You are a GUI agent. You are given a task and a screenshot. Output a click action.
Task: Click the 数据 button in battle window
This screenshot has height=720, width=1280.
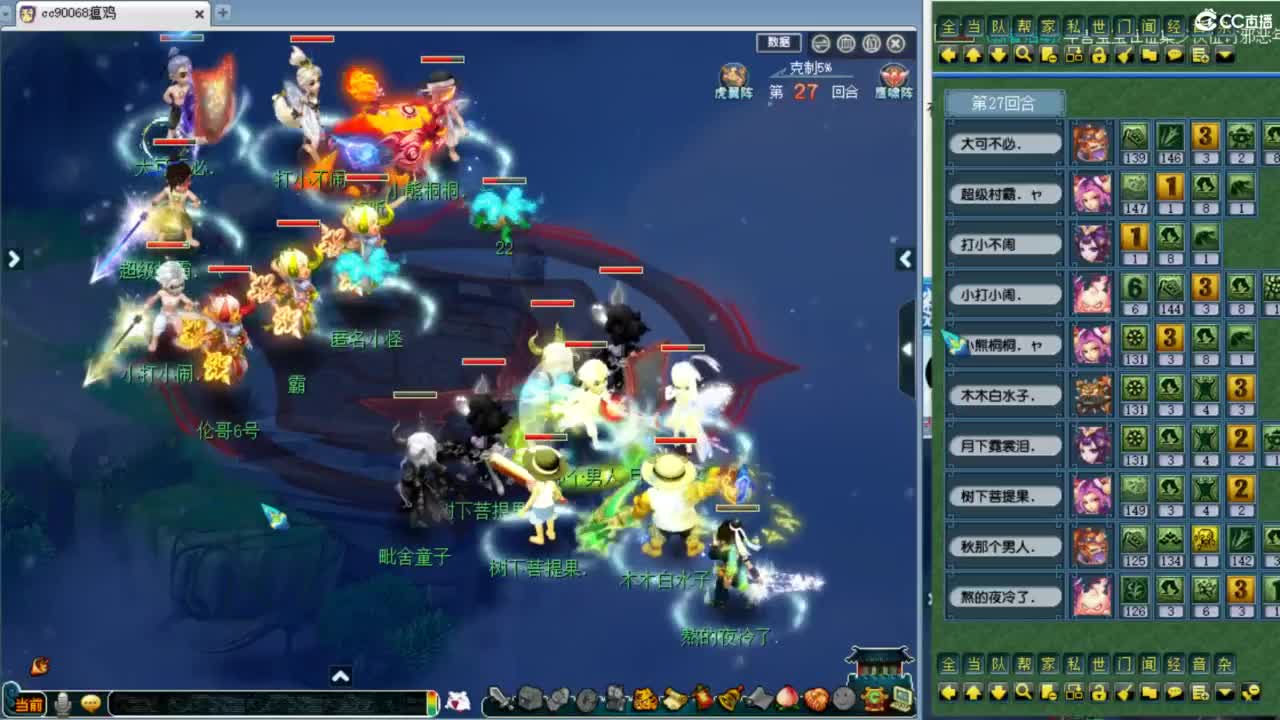pyautogui.click(x=778, y=44)
